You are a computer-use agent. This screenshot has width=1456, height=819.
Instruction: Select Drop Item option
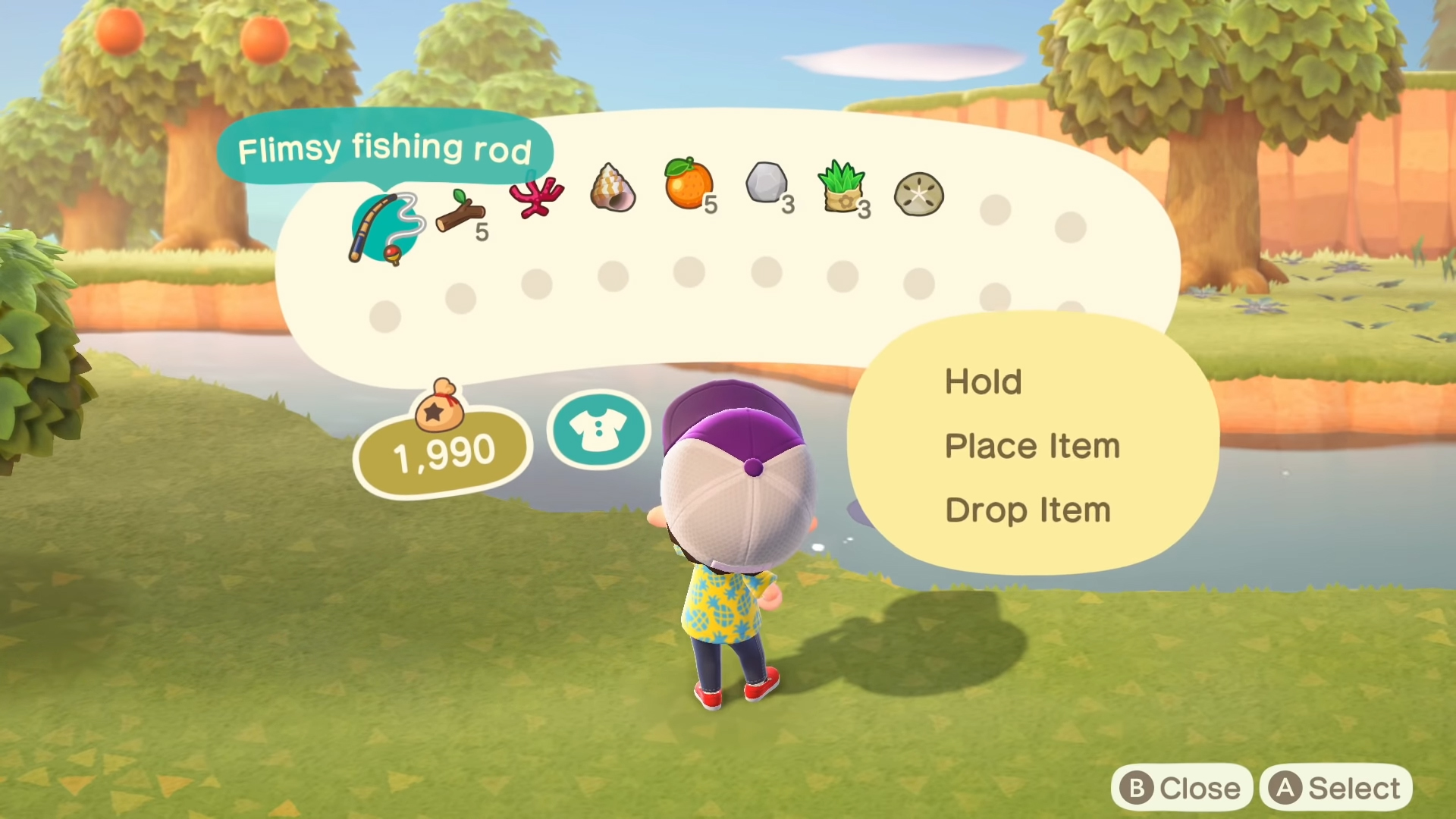(1028, 510)
